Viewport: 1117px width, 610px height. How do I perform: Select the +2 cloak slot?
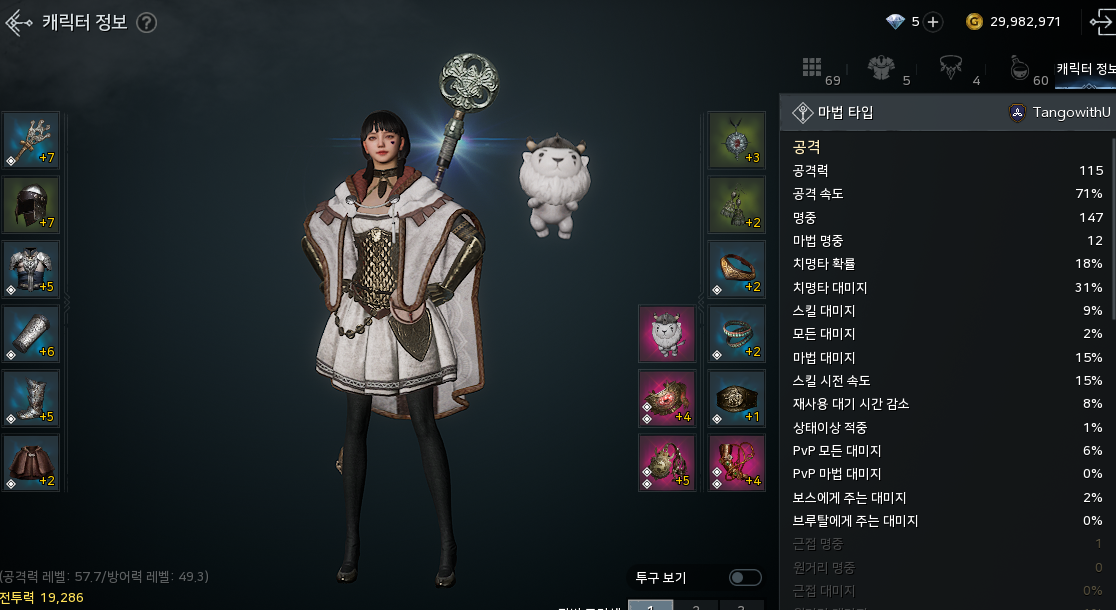coord(31,463)
